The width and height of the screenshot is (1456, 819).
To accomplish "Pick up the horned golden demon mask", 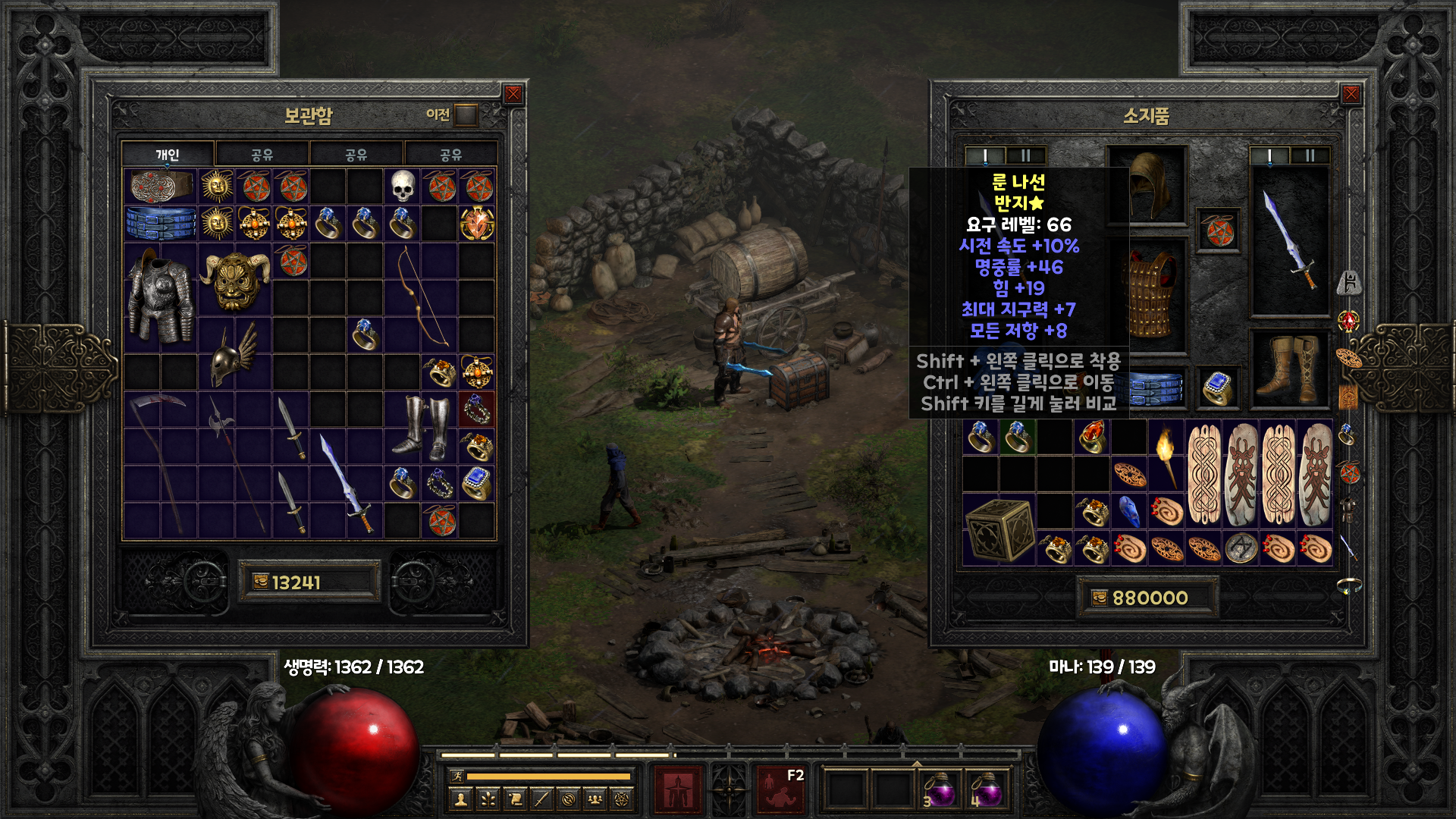I will pos(235,280).
